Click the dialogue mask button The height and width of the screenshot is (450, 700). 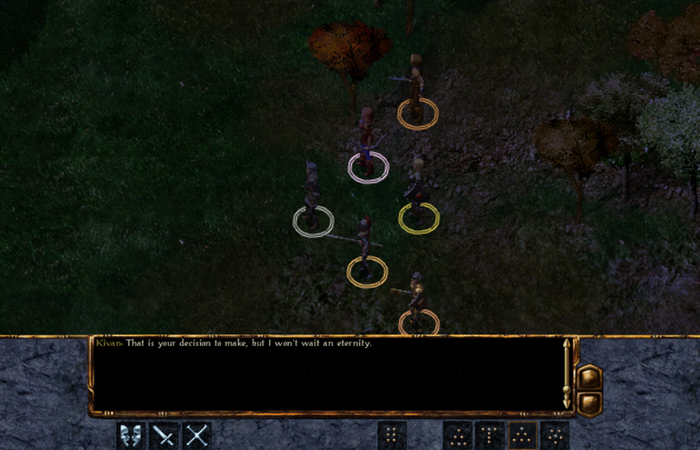[131, 435]
